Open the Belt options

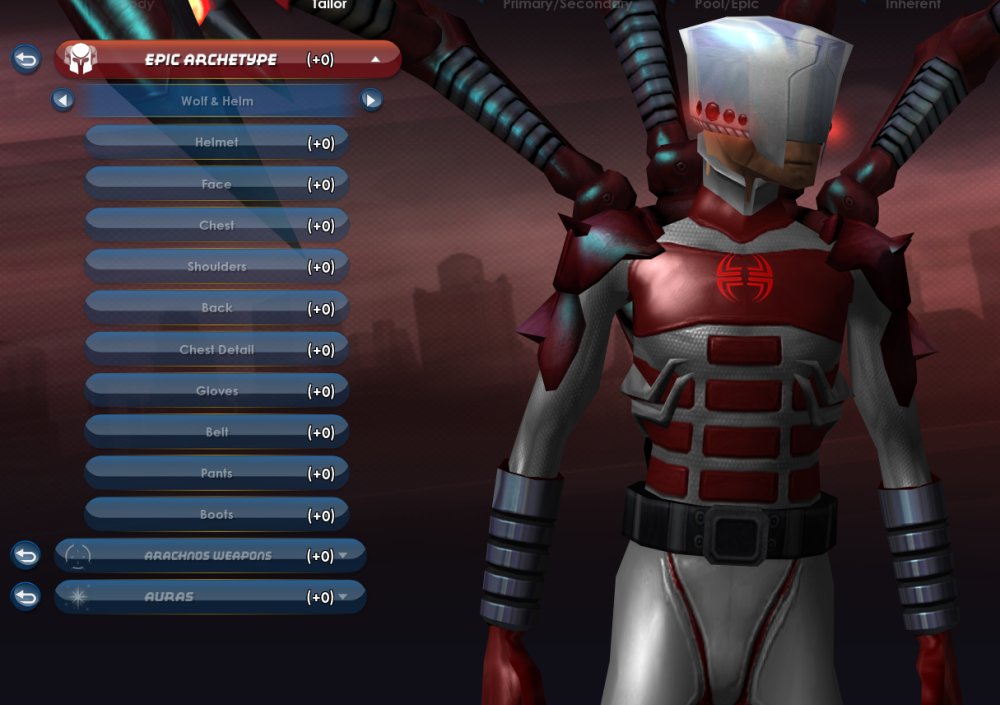coord(217,432)
